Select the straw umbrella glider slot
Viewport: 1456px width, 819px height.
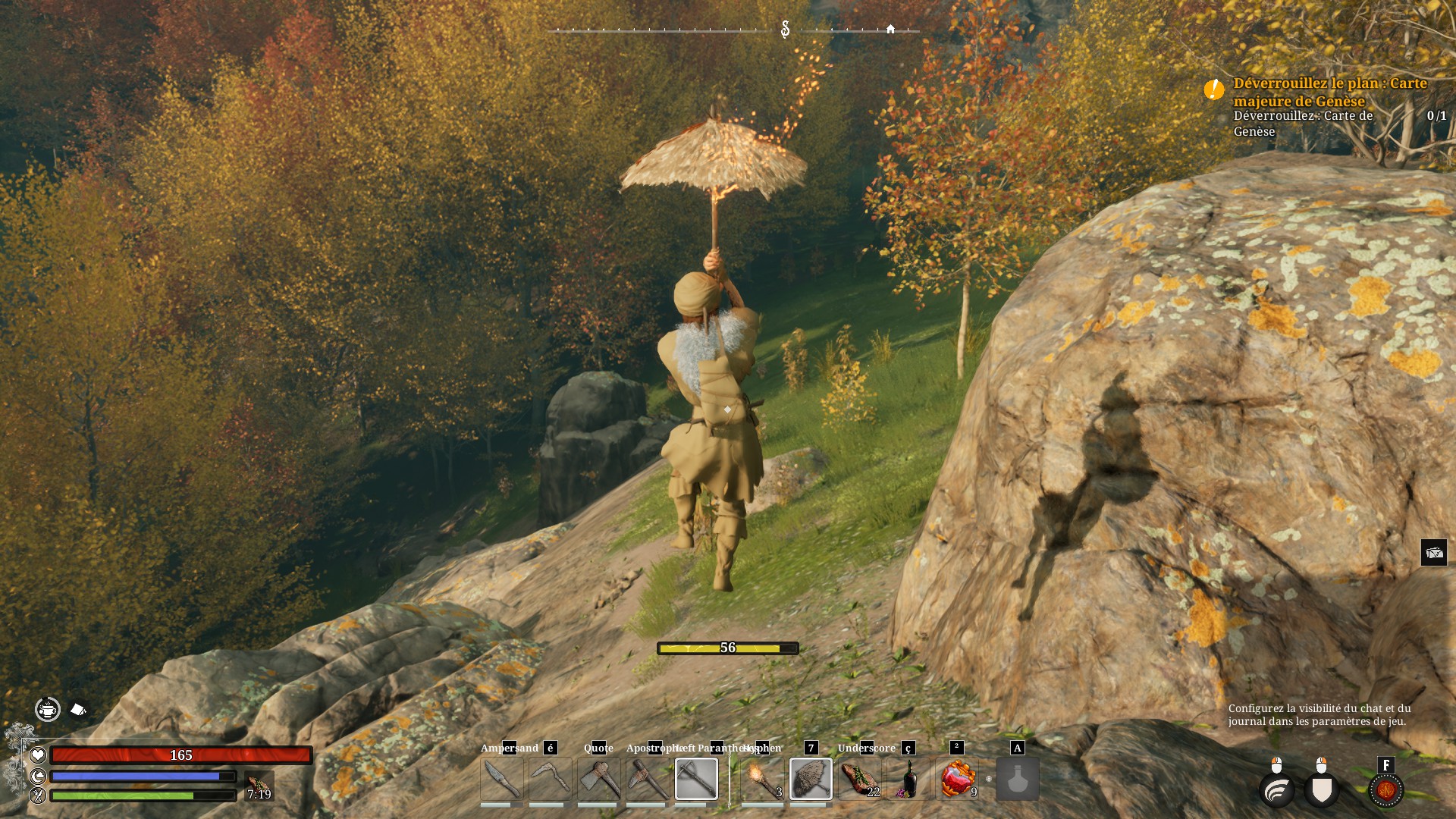click(811, 779)
